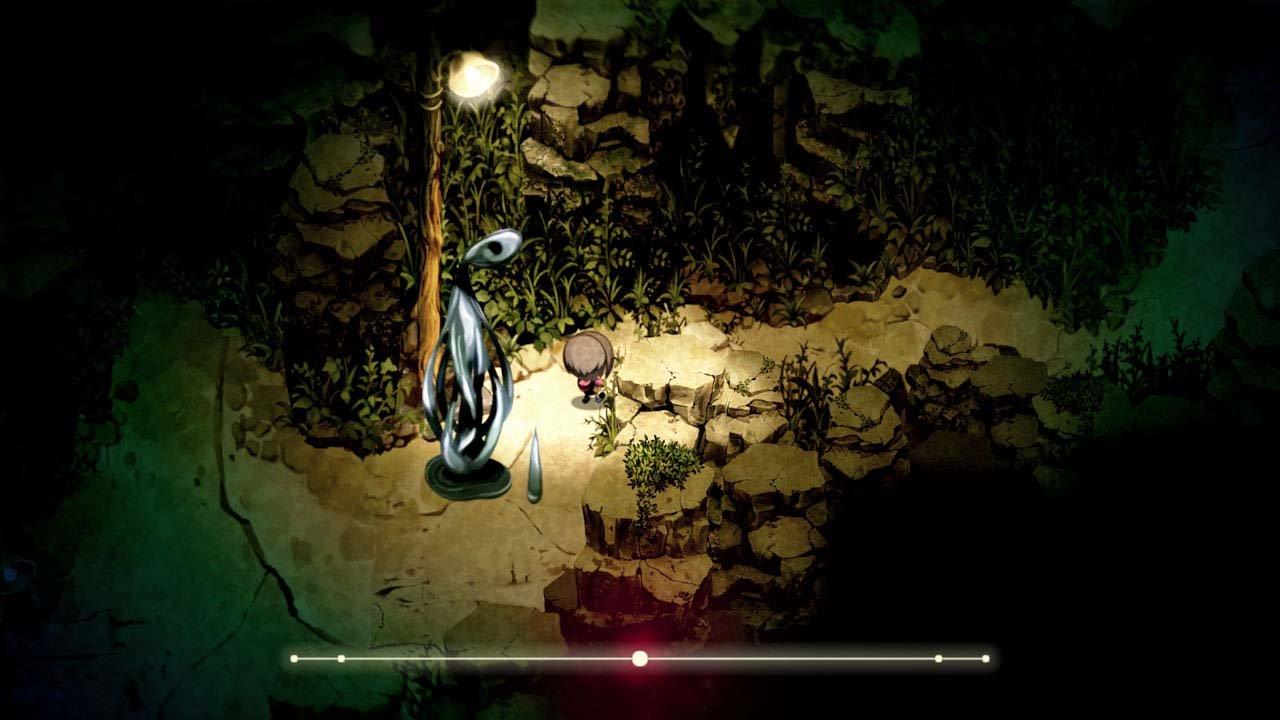Viewport: 1280px width, 720px height.
Task: Select the node near the timeline's right end
Action: coord(938,659)
